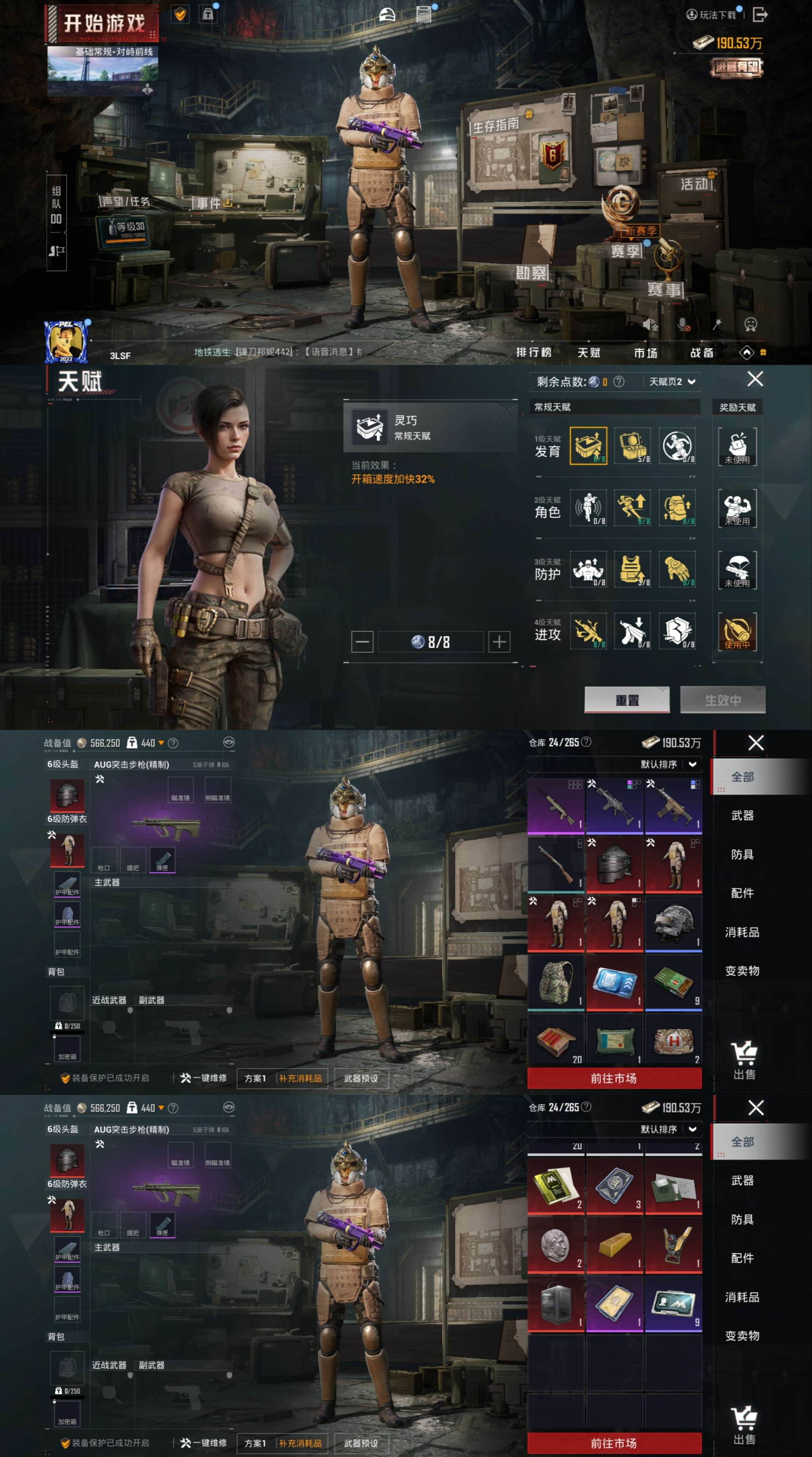Close the 天赋 talent panel

pos(755,379)
